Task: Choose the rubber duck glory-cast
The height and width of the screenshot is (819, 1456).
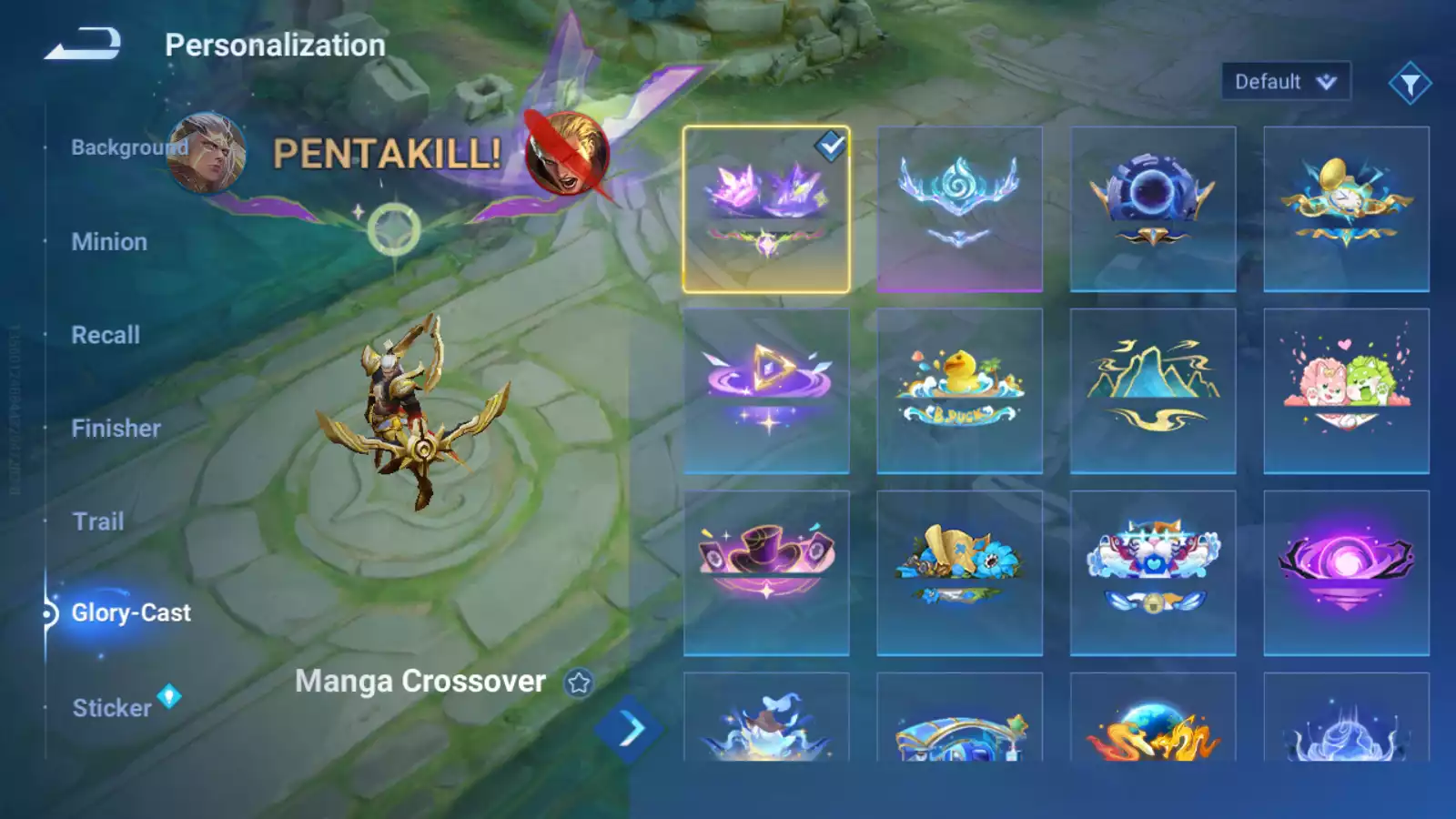Action: [959, 391]
